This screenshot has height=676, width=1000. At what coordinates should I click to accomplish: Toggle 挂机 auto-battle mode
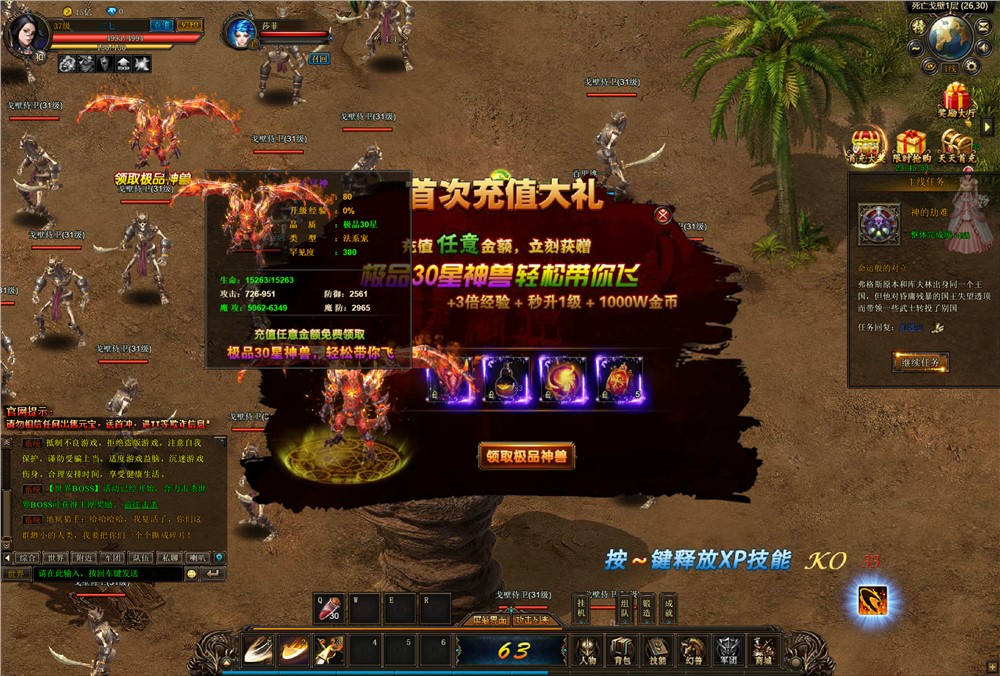pos(581,608)
